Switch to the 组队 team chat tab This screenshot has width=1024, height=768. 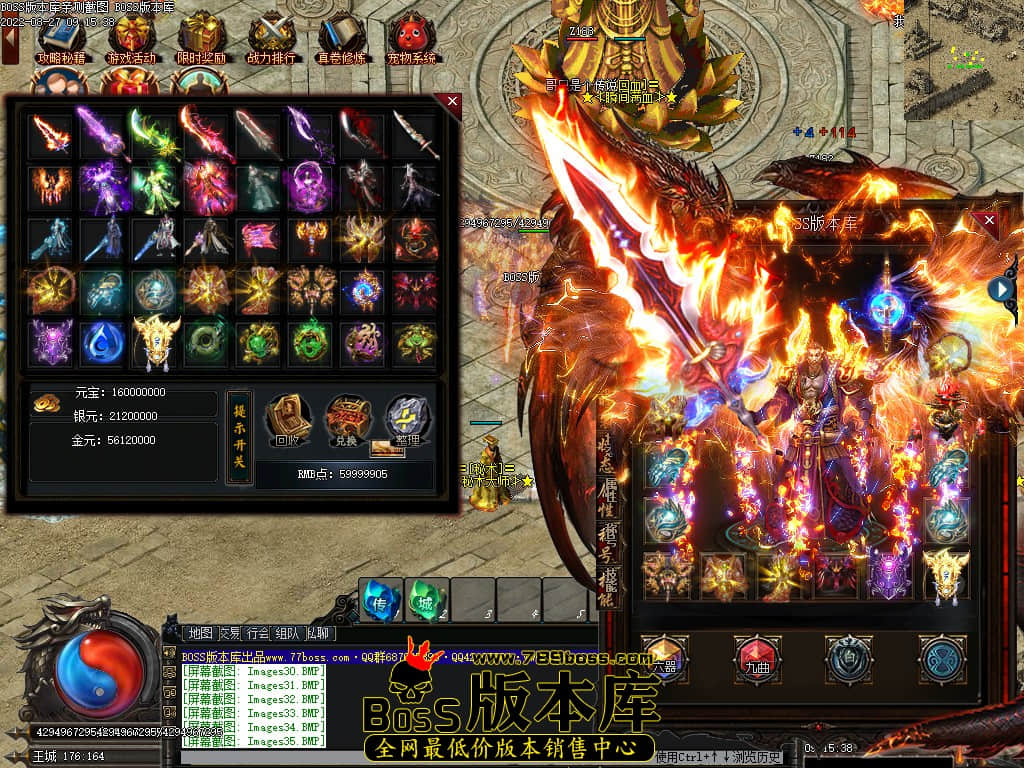point(287,633)
